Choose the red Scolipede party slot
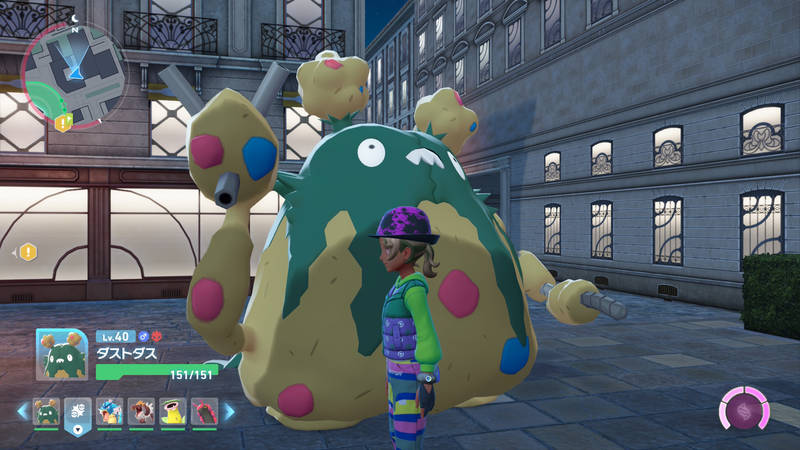 coord(204,412)
